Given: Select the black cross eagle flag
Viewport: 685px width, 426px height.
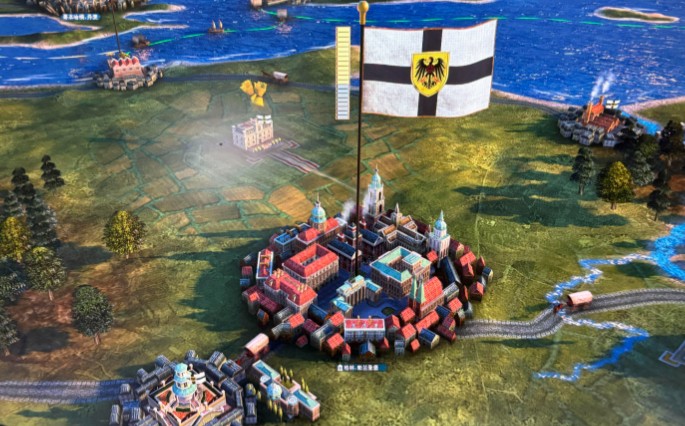Looking at the screenshot, I should coord(427,71).
